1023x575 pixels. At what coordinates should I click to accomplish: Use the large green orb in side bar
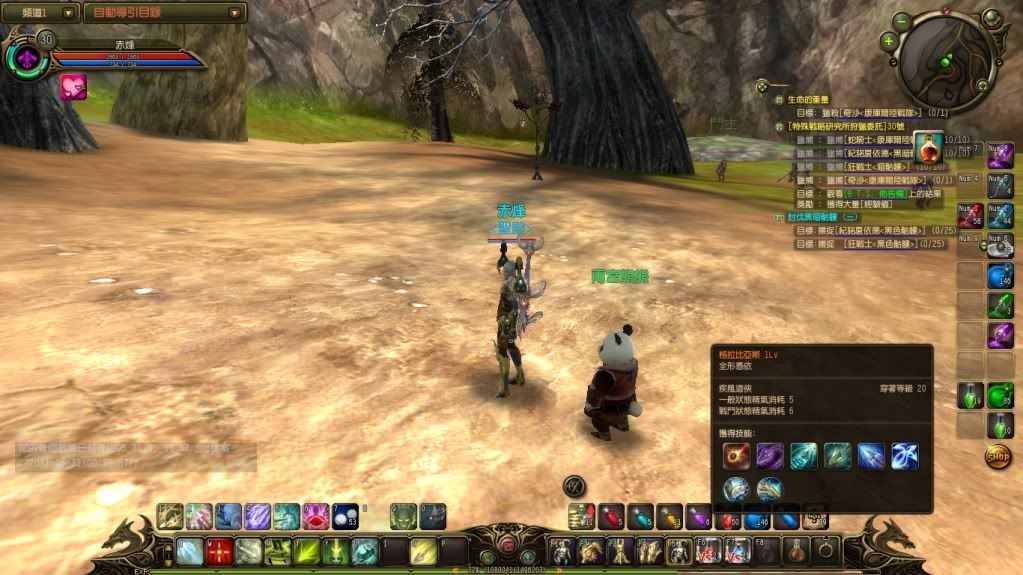(1000, 395)
